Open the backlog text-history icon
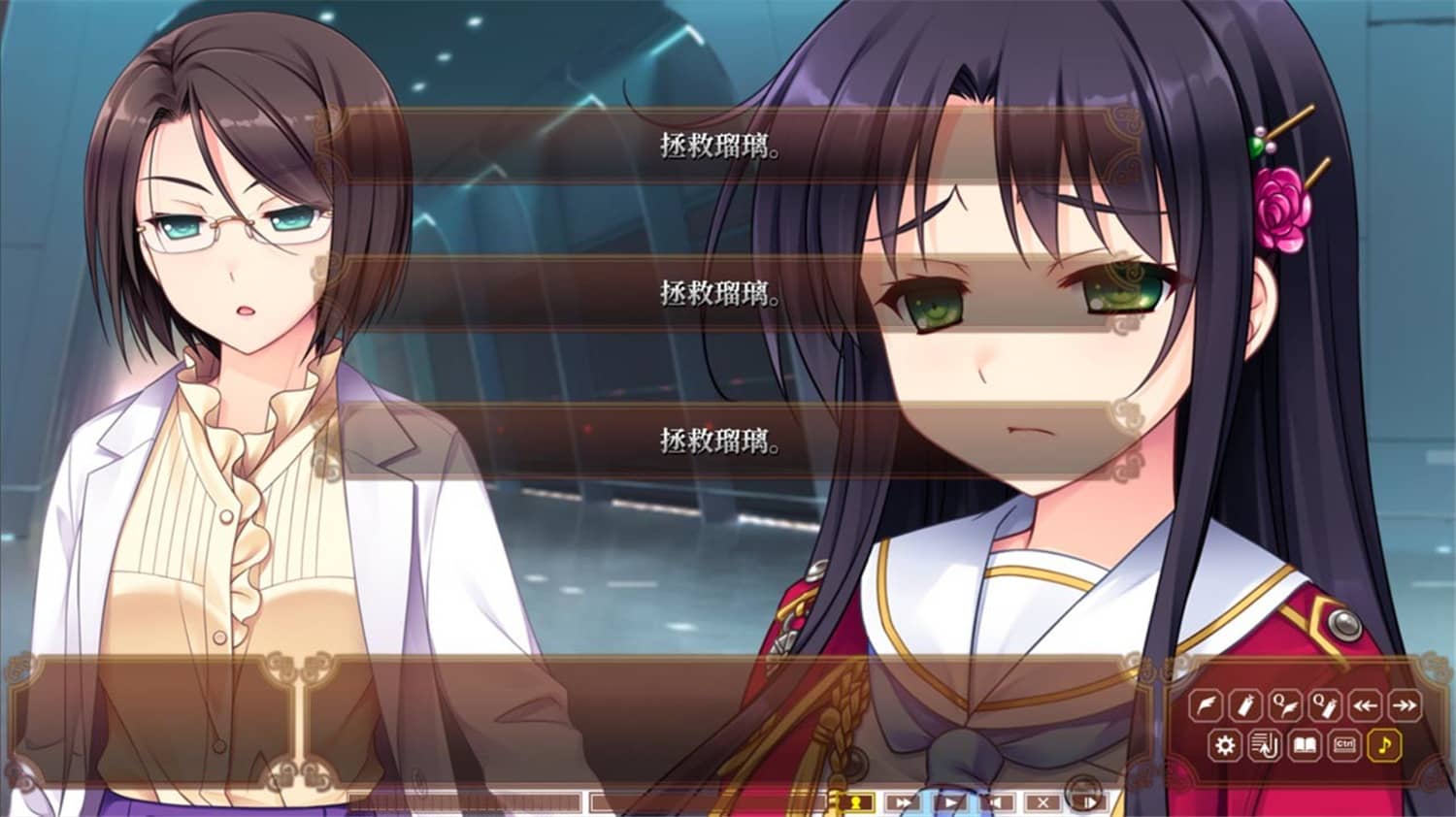Image resolution: width=1456 pixels, height=817 pixels. [1265, 745]
